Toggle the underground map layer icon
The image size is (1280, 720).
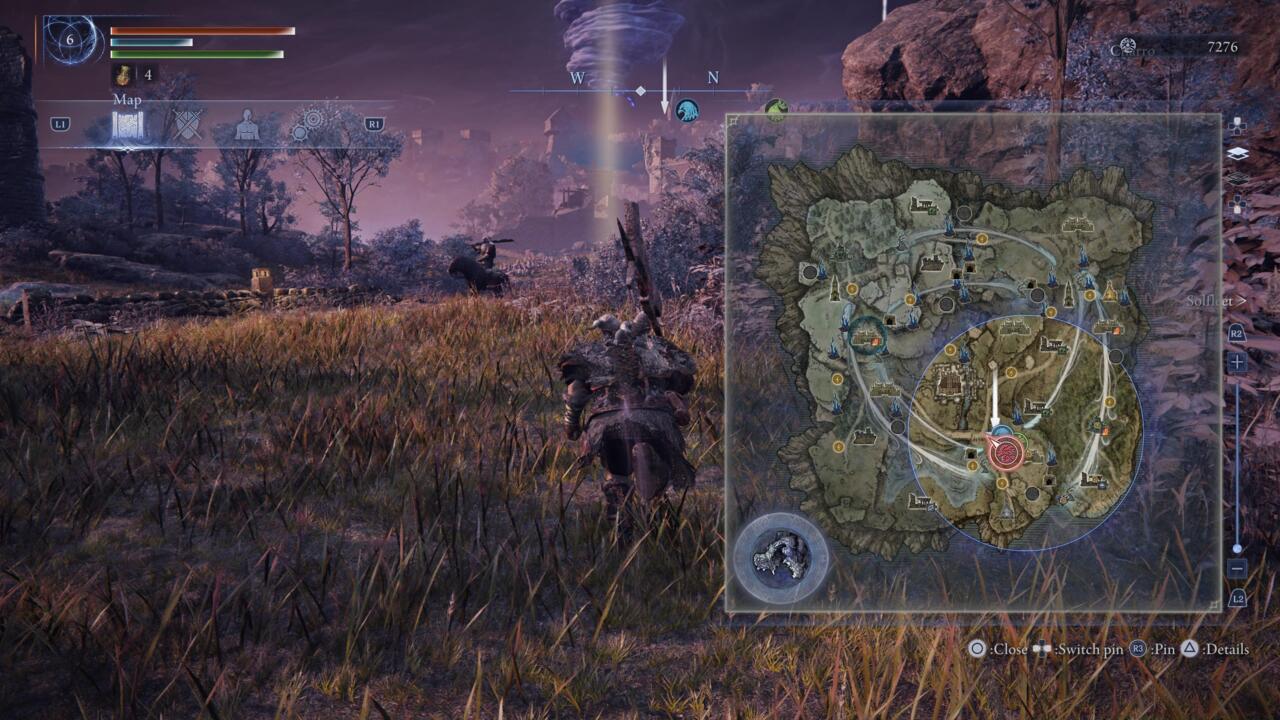click(x=1237, y=176)
